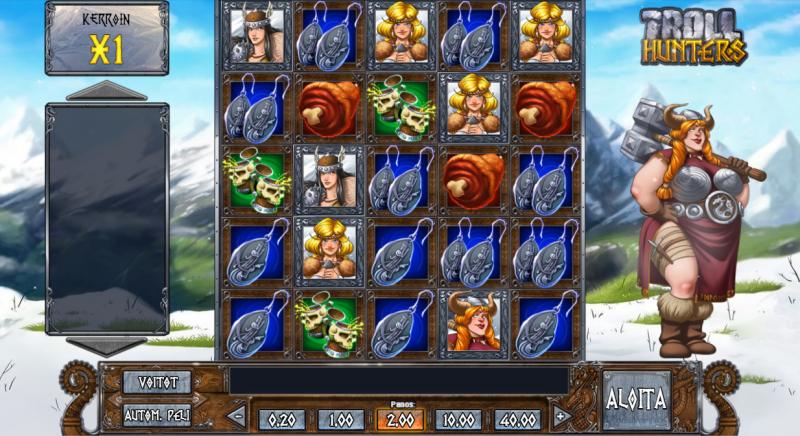Set the bet to 10.00

[x=458, y=419]
